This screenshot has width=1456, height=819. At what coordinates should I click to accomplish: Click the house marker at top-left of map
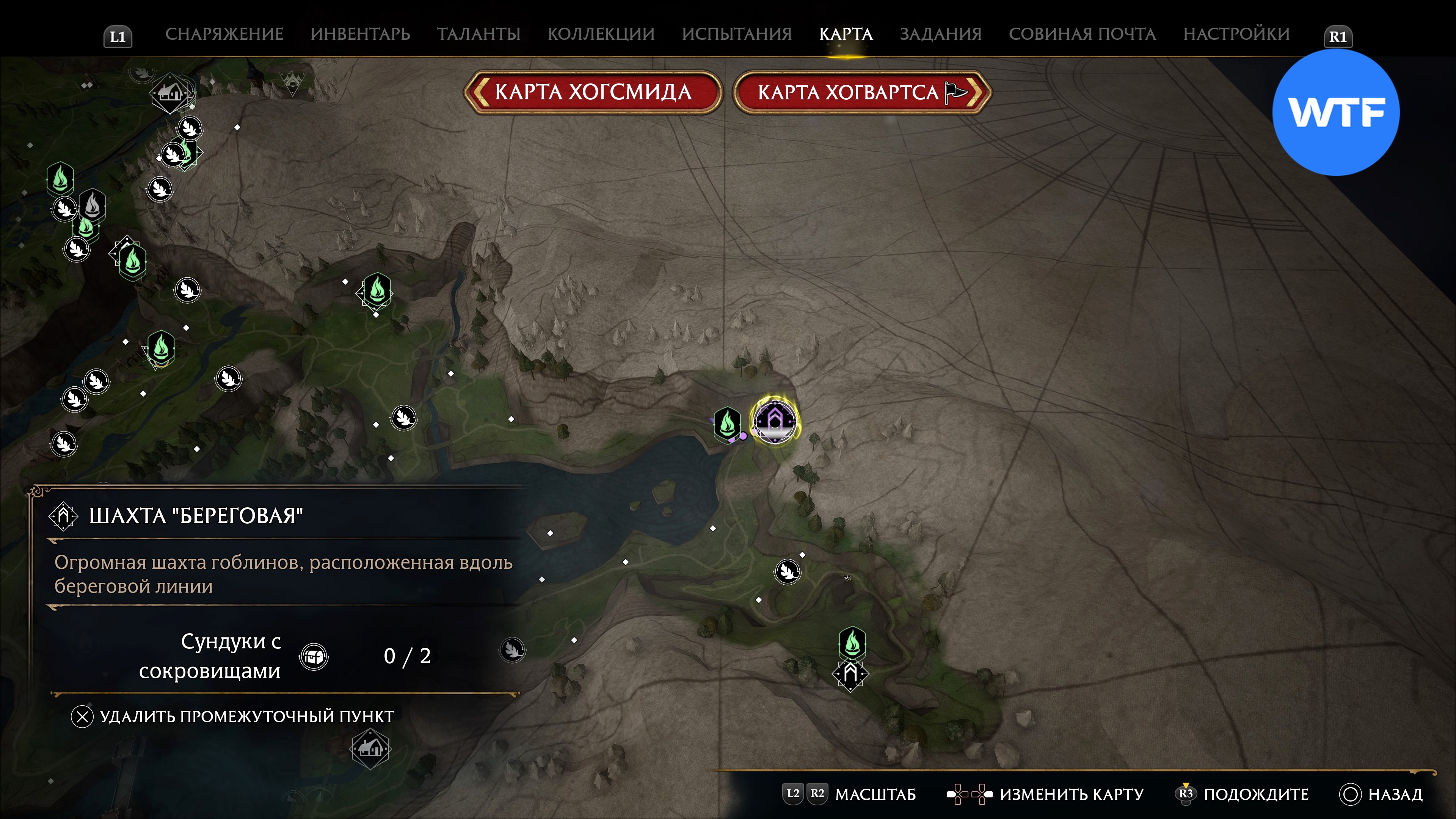point(170,93)
